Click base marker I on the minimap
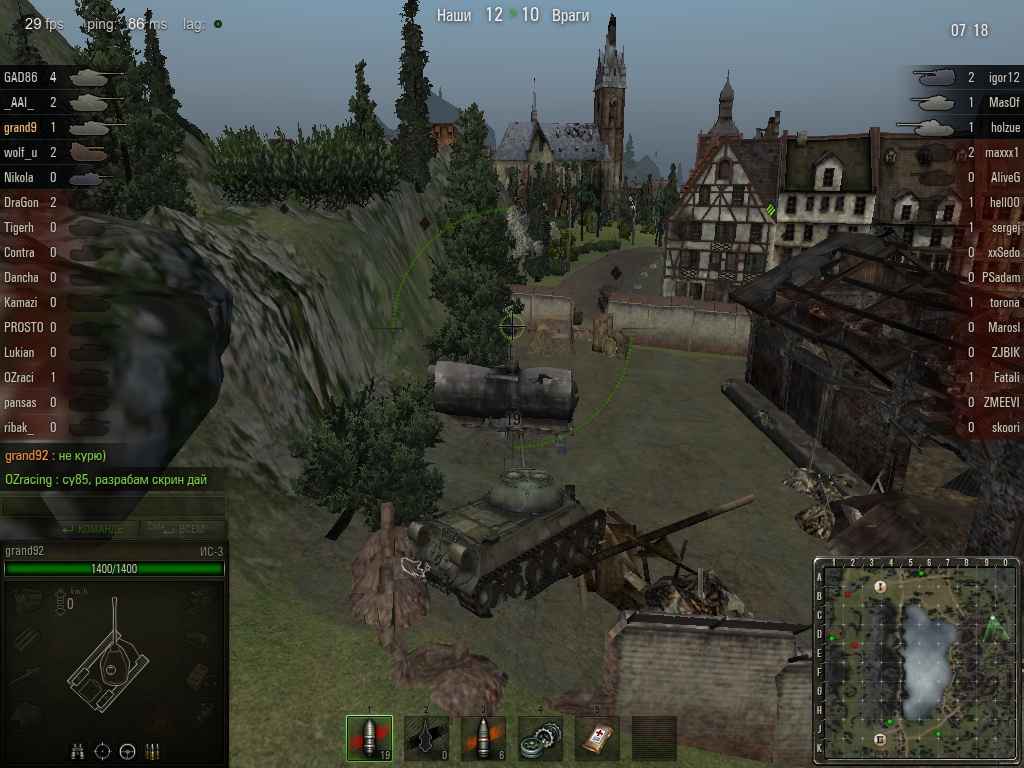Image resolution: width=1024 pixels, height=768 pixels. pyautogui.click(x=880, y=587)
